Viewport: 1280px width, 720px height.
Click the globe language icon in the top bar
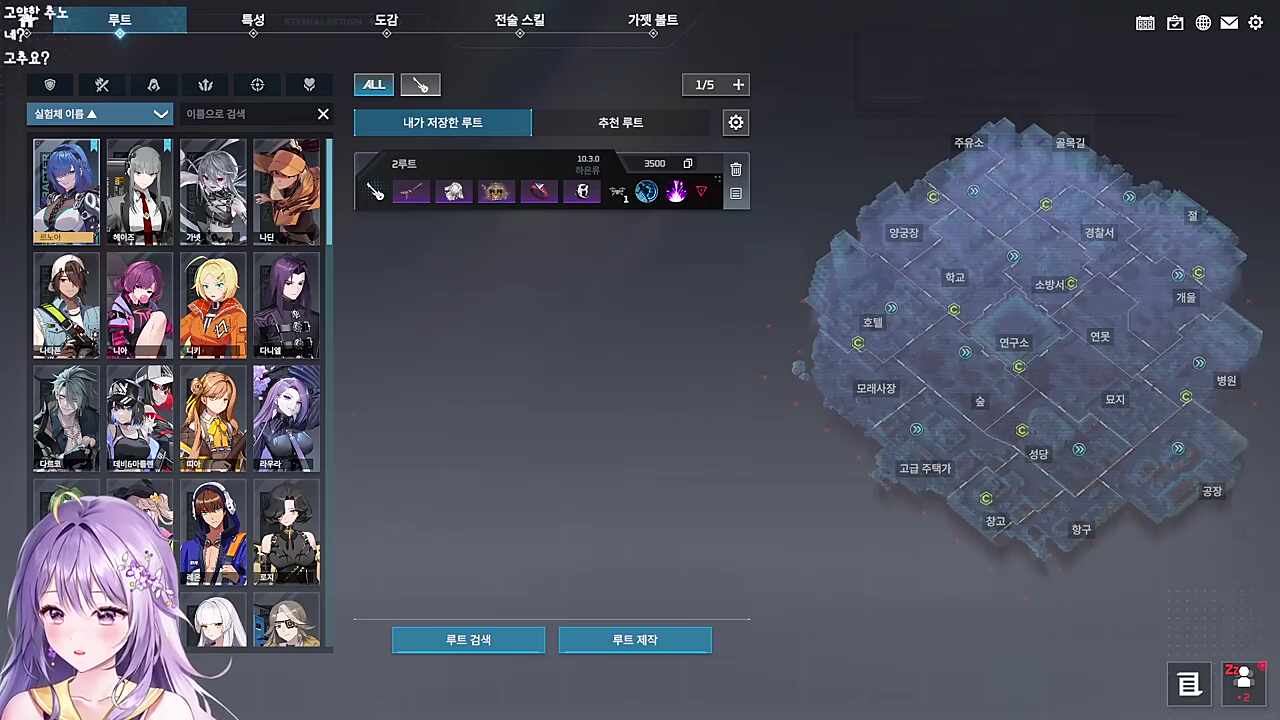[1203, 22]
